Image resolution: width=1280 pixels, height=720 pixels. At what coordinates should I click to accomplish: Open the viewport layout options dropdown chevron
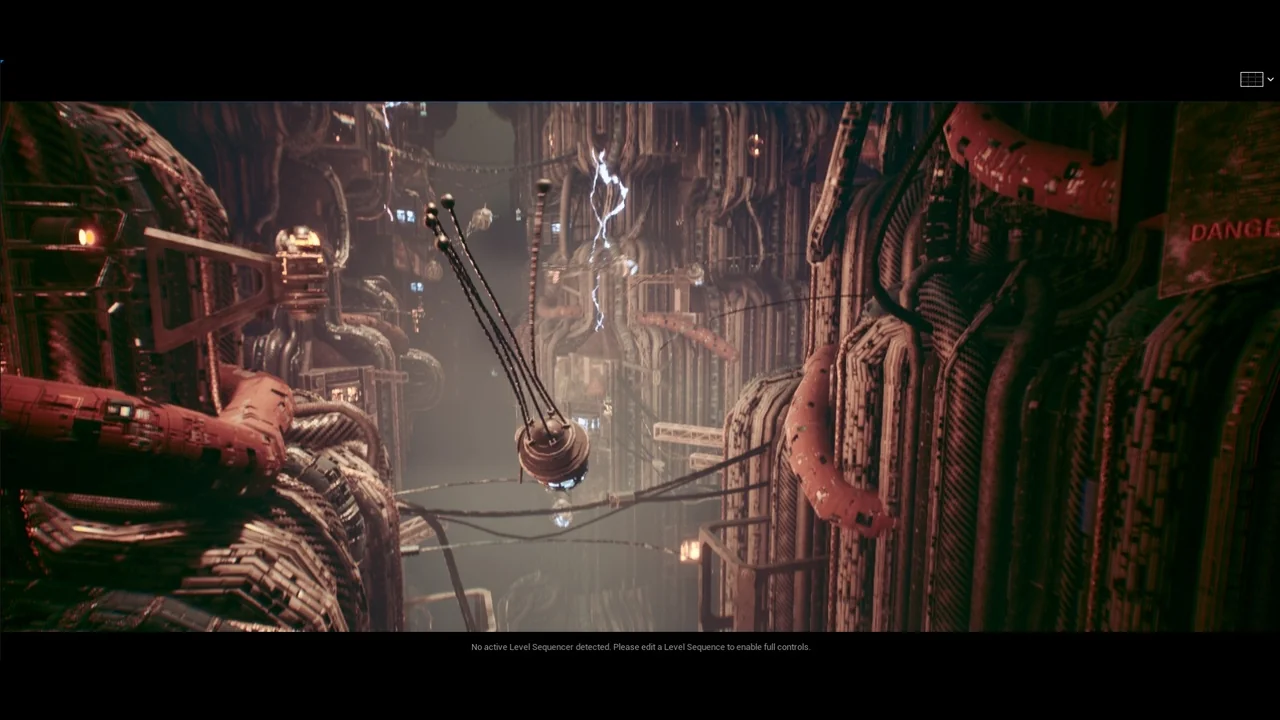[1270, 79]
